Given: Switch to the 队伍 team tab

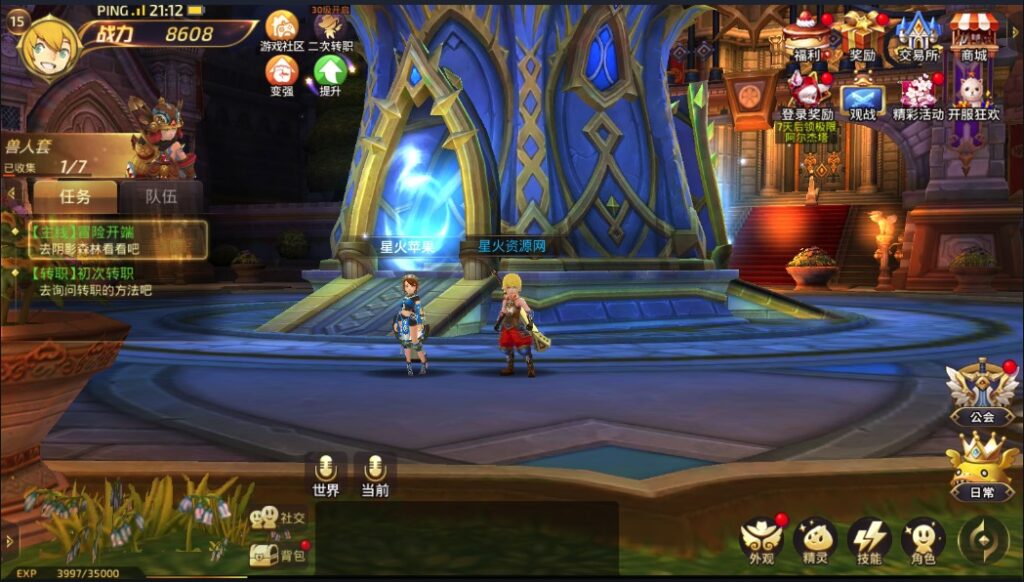Looking at the screenshot, I should 161,196.
